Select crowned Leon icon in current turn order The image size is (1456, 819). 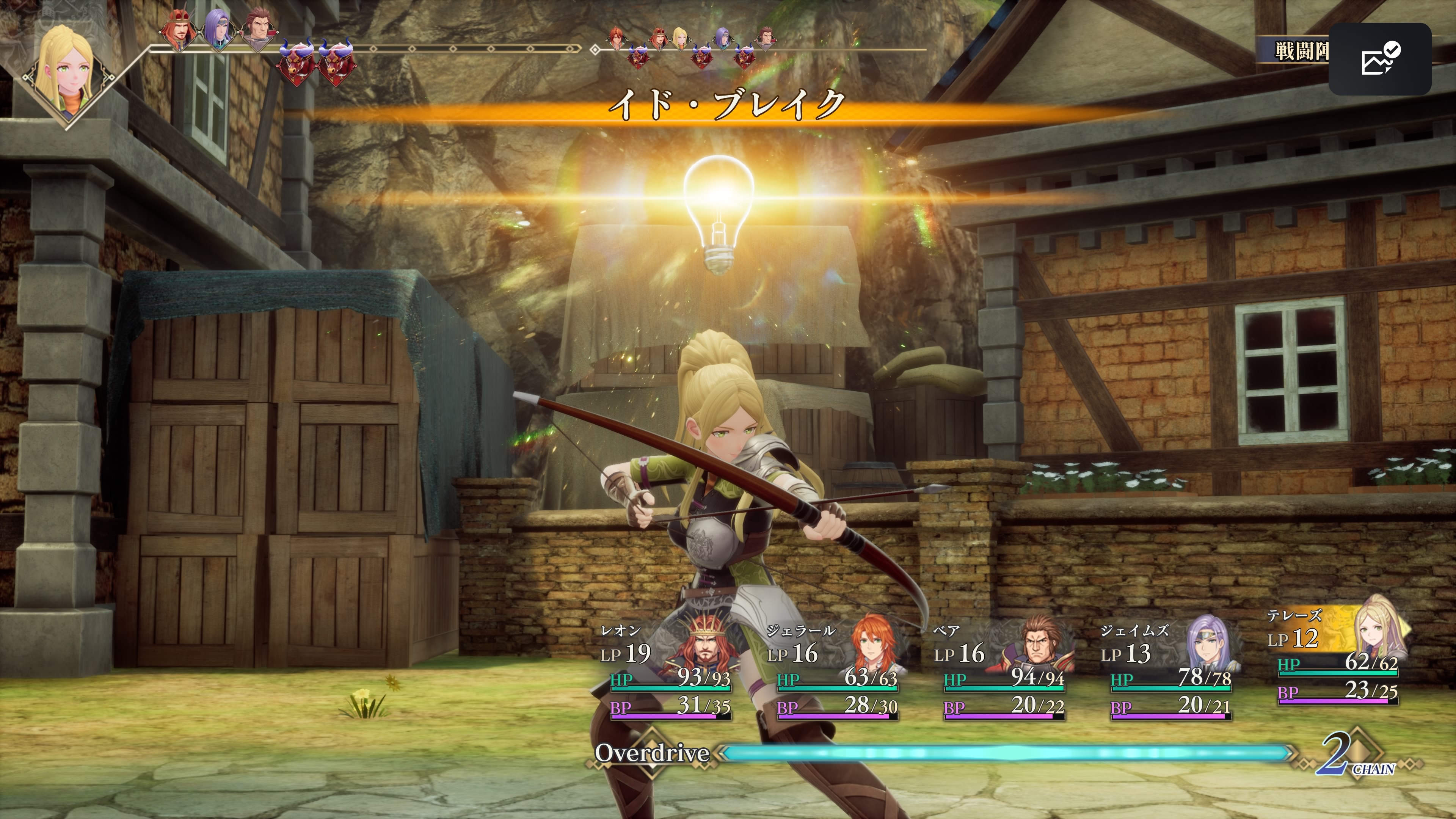[179, 31]
